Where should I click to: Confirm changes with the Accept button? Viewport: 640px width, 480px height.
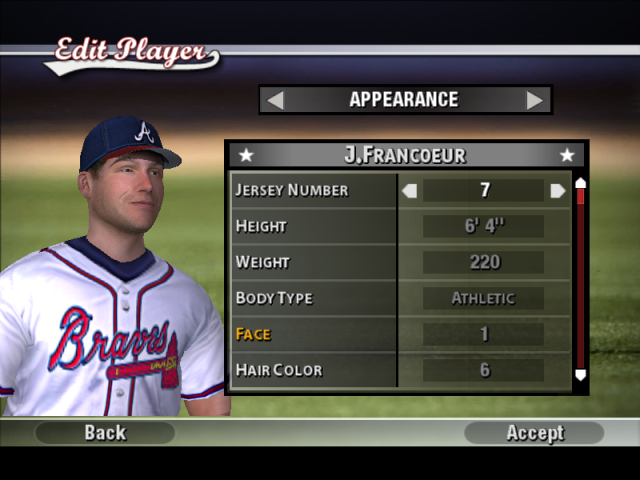[534, 433]
